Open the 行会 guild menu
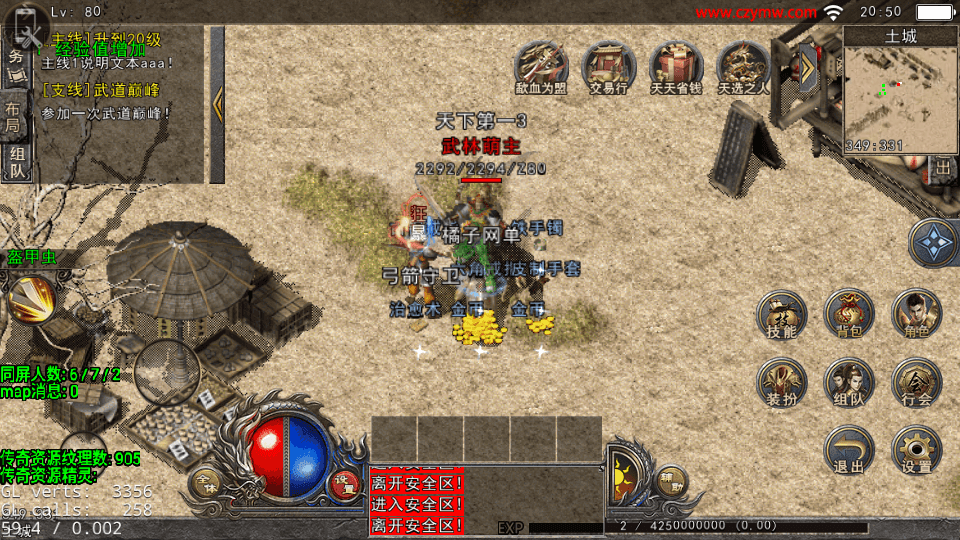This screenshot has height=540, width=960. (x=916, y=383)
